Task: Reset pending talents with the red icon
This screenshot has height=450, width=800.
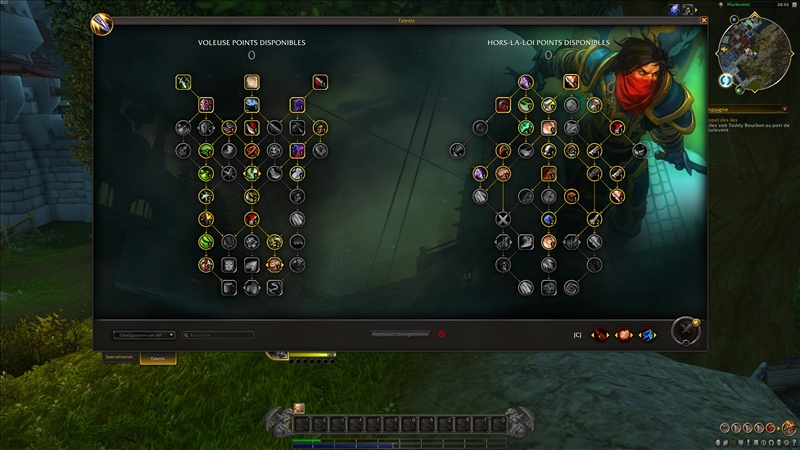Action: click(441, 334)
